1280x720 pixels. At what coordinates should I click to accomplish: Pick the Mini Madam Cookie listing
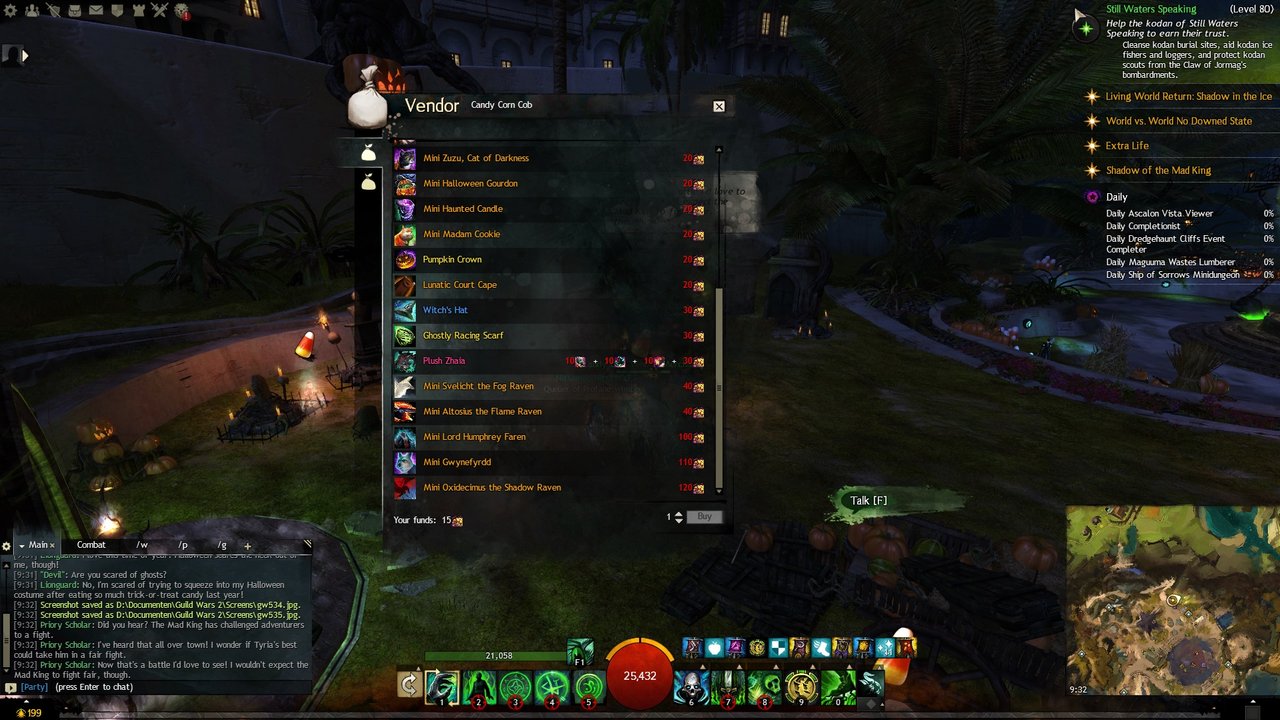pos(461,234)
